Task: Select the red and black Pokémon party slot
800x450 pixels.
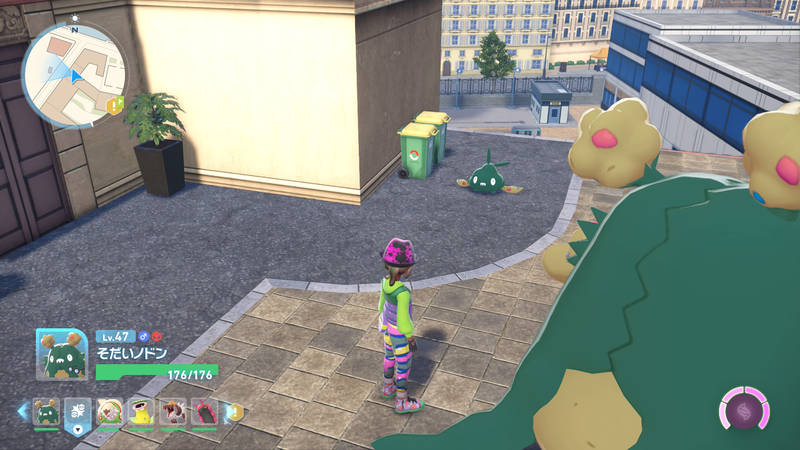Action: 204,411
